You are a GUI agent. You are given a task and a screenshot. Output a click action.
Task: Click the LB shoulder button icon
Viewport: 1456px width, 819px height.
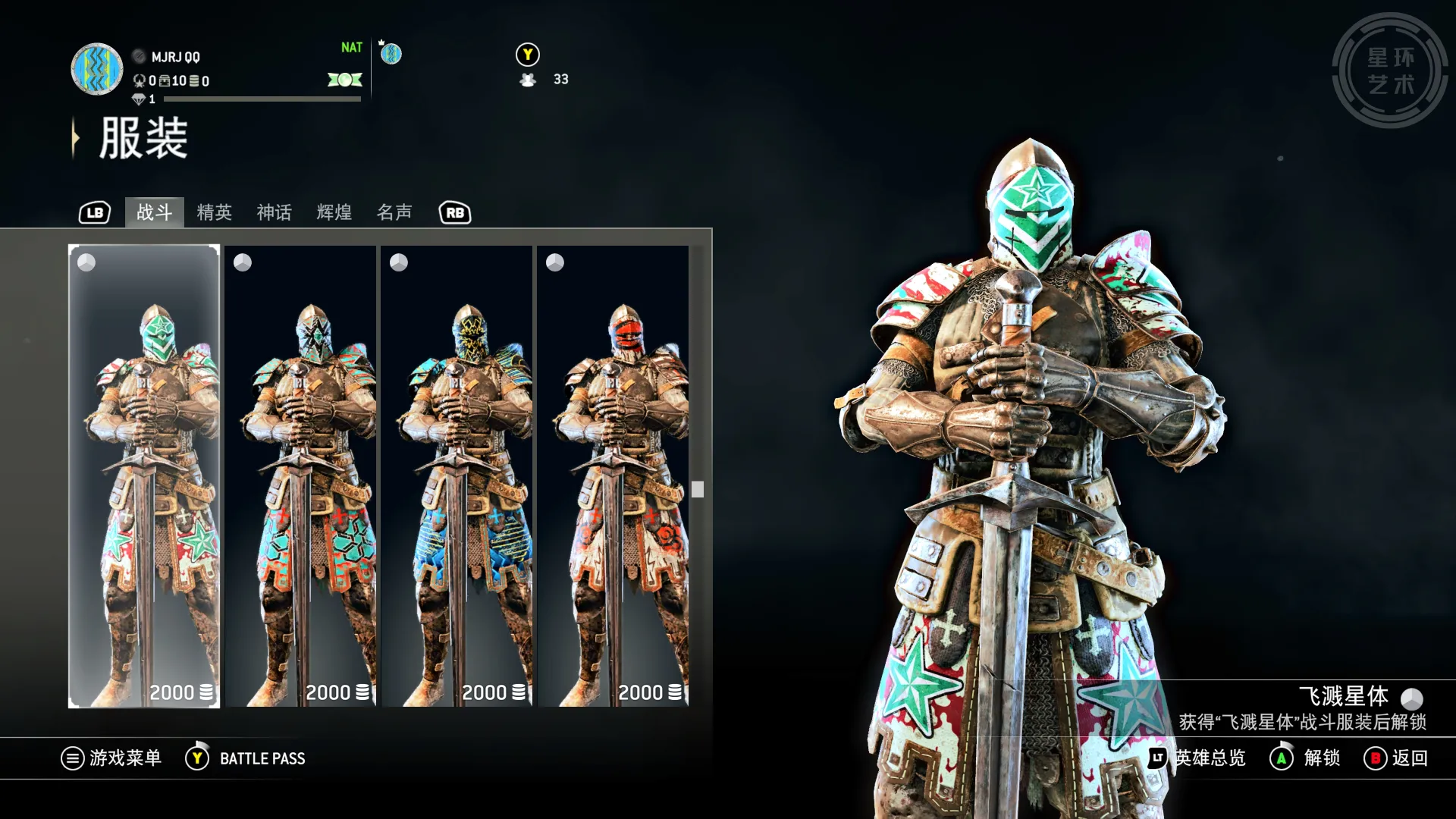pos(94,213)
